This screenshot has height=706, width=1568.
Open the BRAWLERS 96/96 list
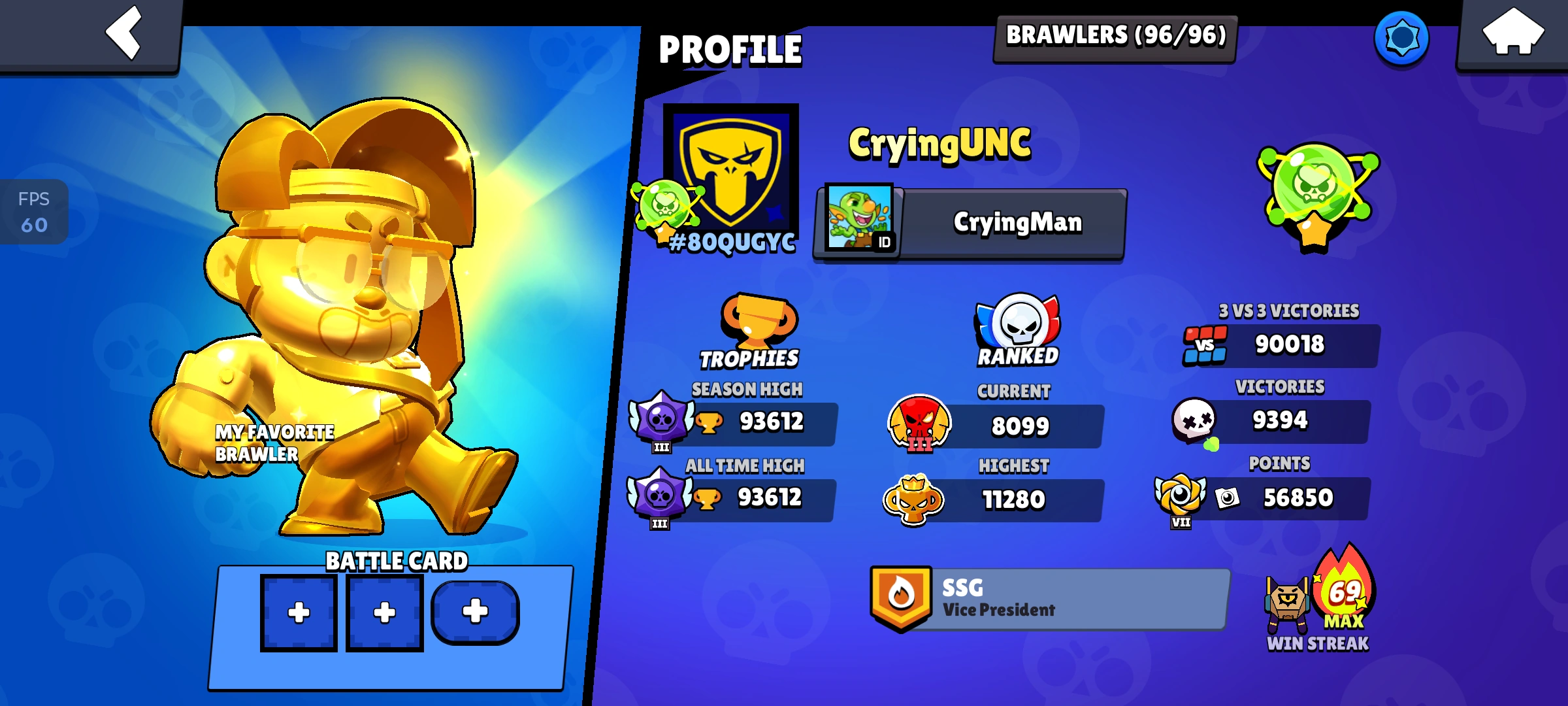(x=1113, y=37)
